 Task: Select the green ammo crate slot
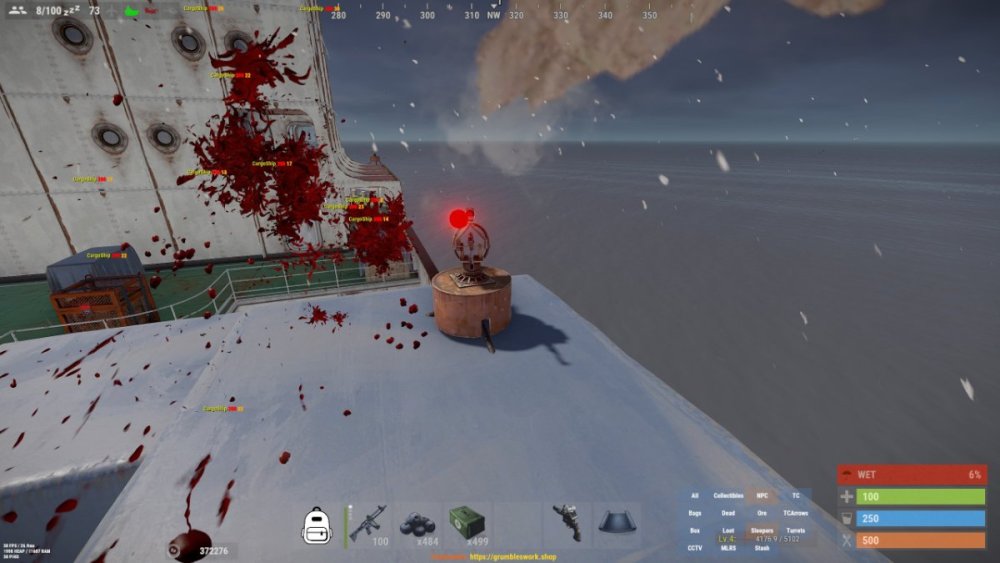coord(467,524)
